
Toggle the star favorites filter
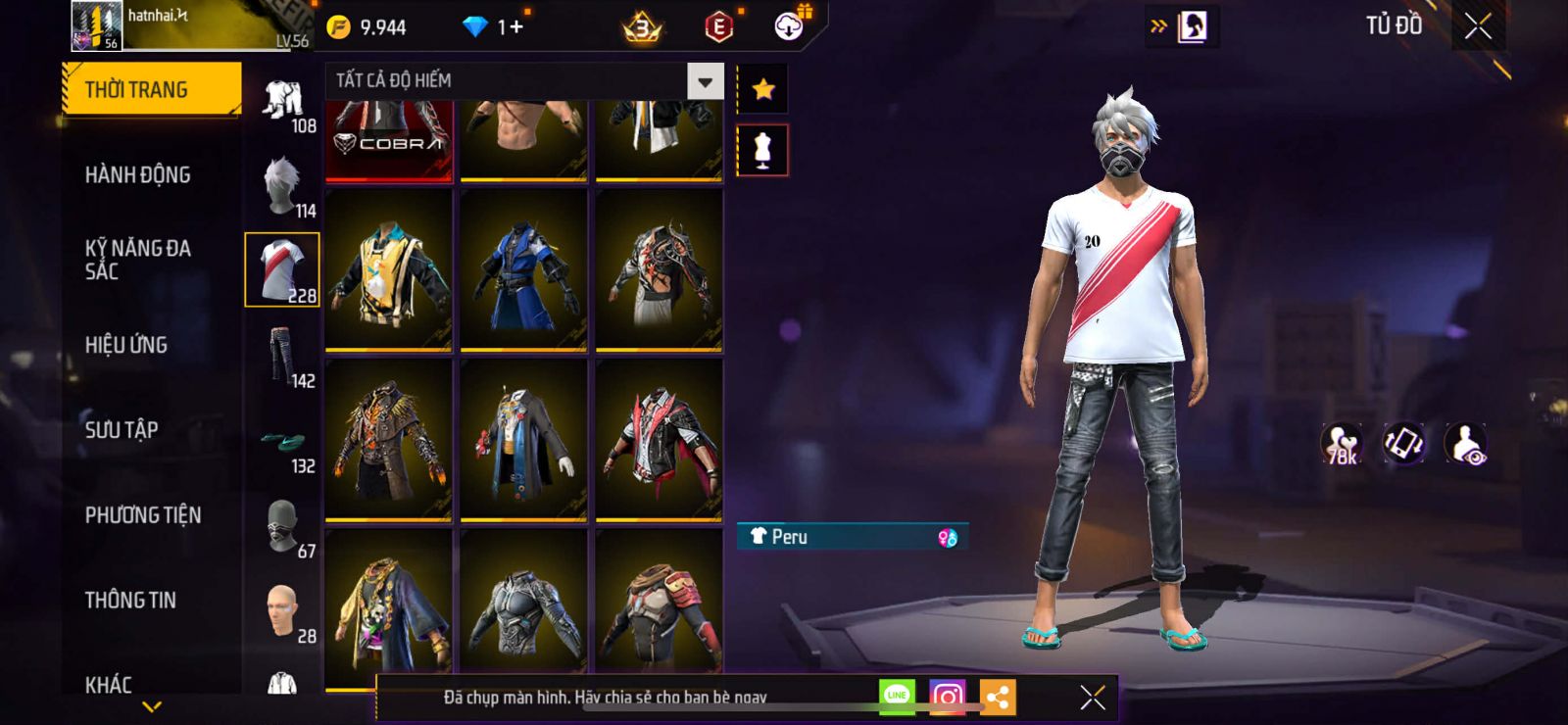762,90
